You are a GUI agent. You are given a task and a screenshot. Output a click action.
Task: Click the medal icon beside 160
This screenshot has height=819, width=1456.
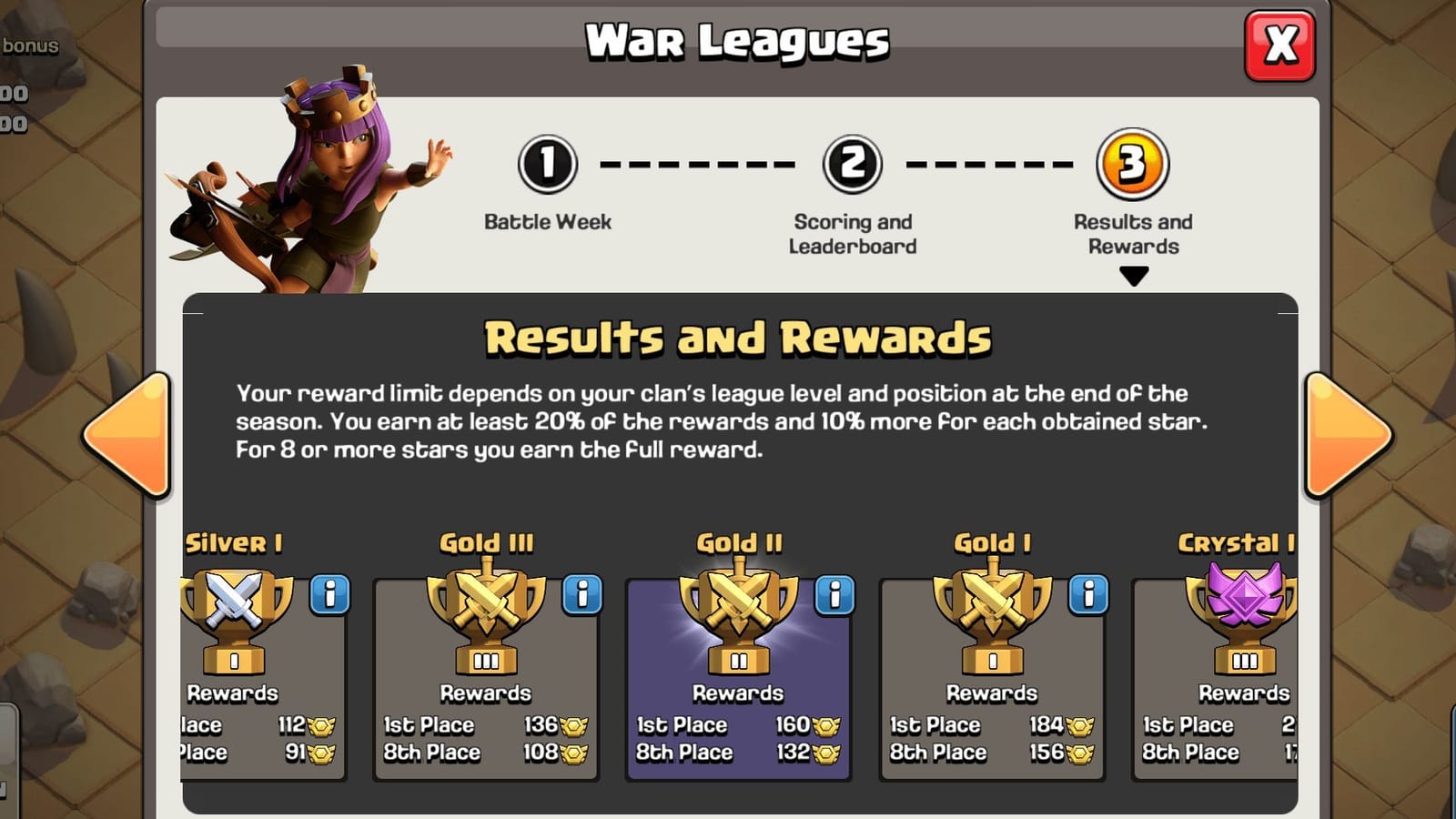click(x=825, y=724)
